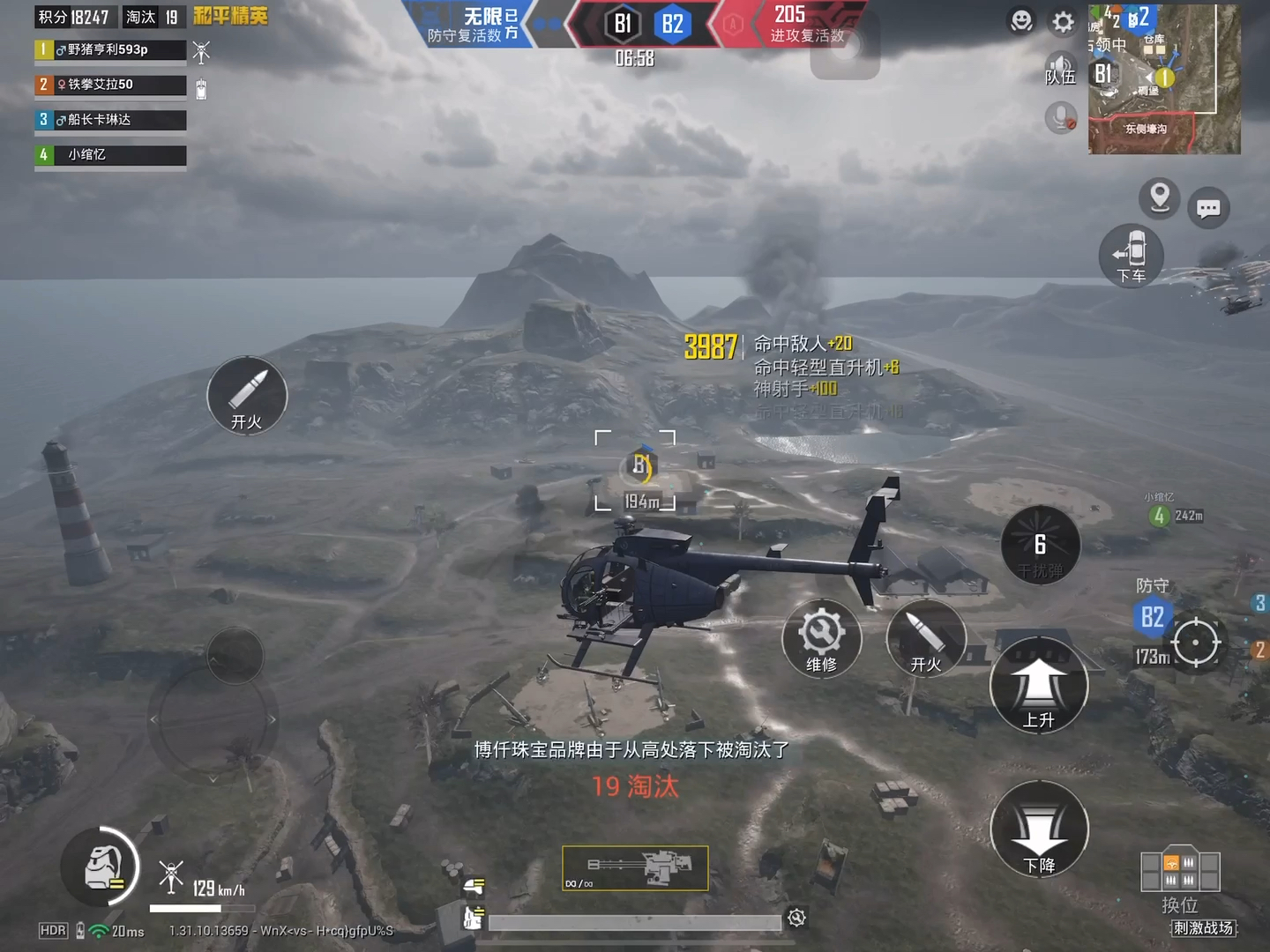Descend with the 下降 button
This screenshot has height=952, width=1270.
point(1039,829)
